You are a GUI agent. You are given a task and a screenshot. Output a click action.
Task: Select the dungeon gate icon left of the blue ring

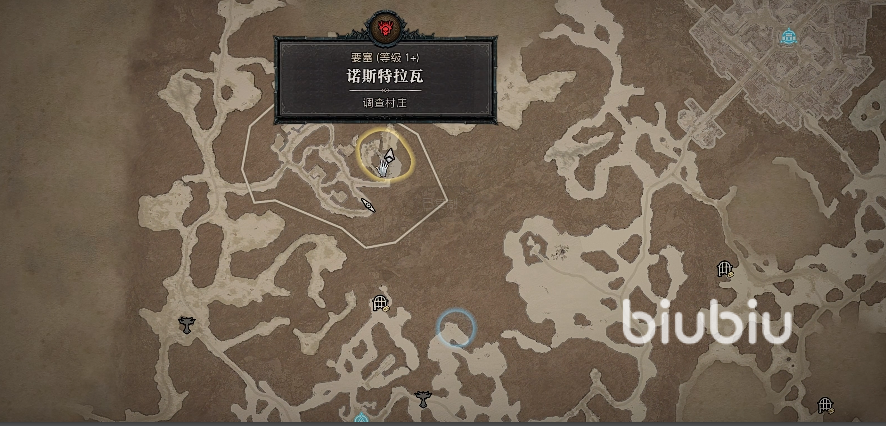click(379, 303)
